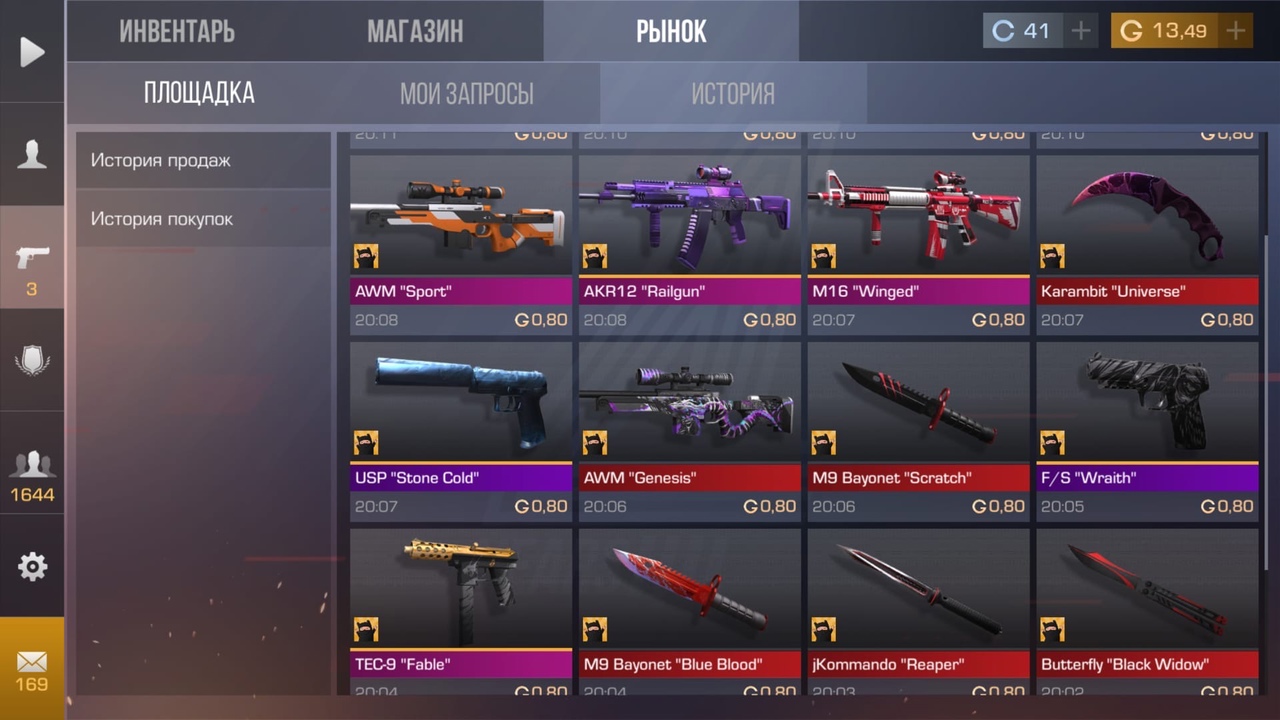Choose История покупок entry

[x=203, y=219]
